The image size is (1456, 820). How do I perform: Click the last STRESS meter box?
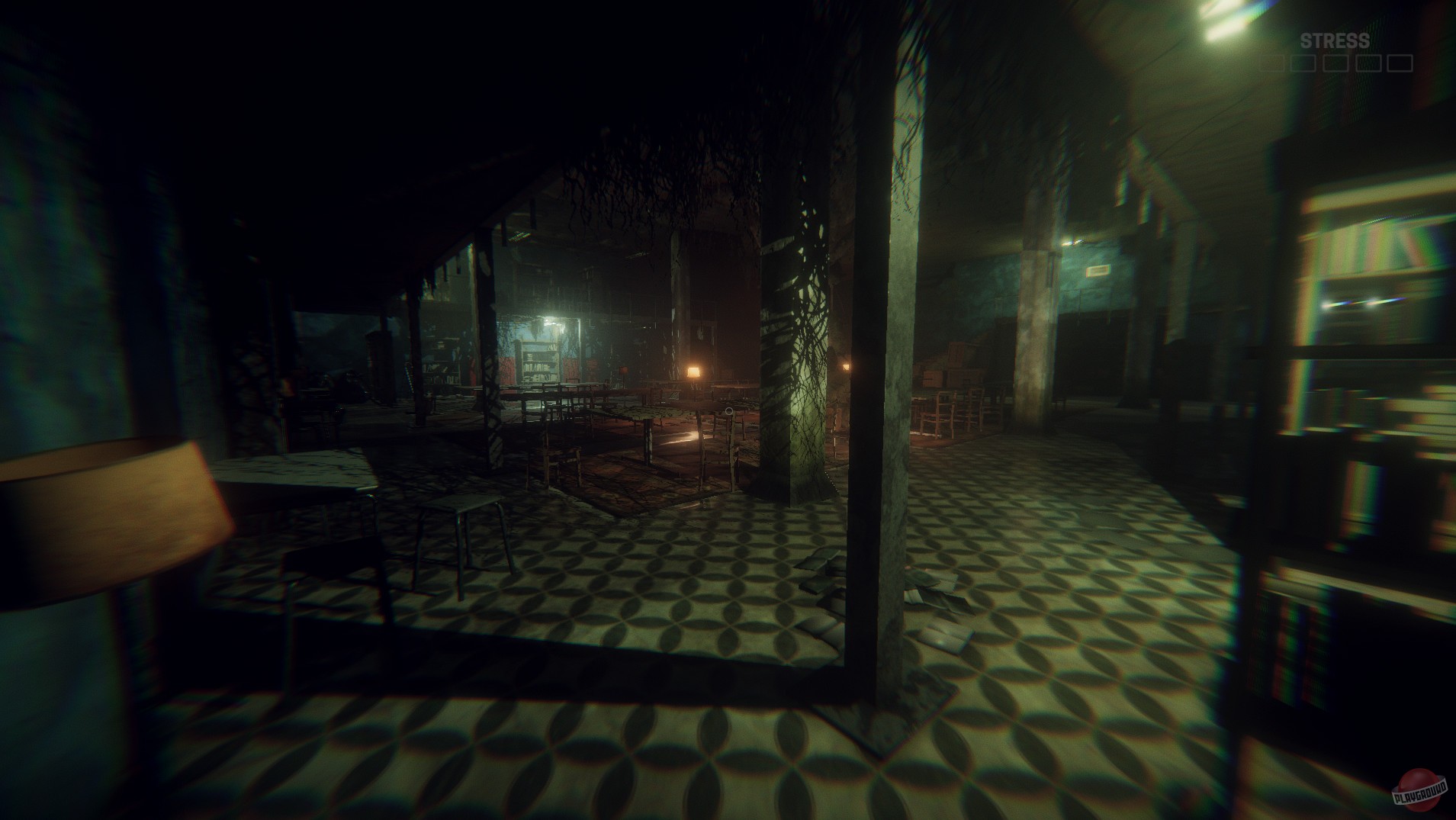(1400, 65)
